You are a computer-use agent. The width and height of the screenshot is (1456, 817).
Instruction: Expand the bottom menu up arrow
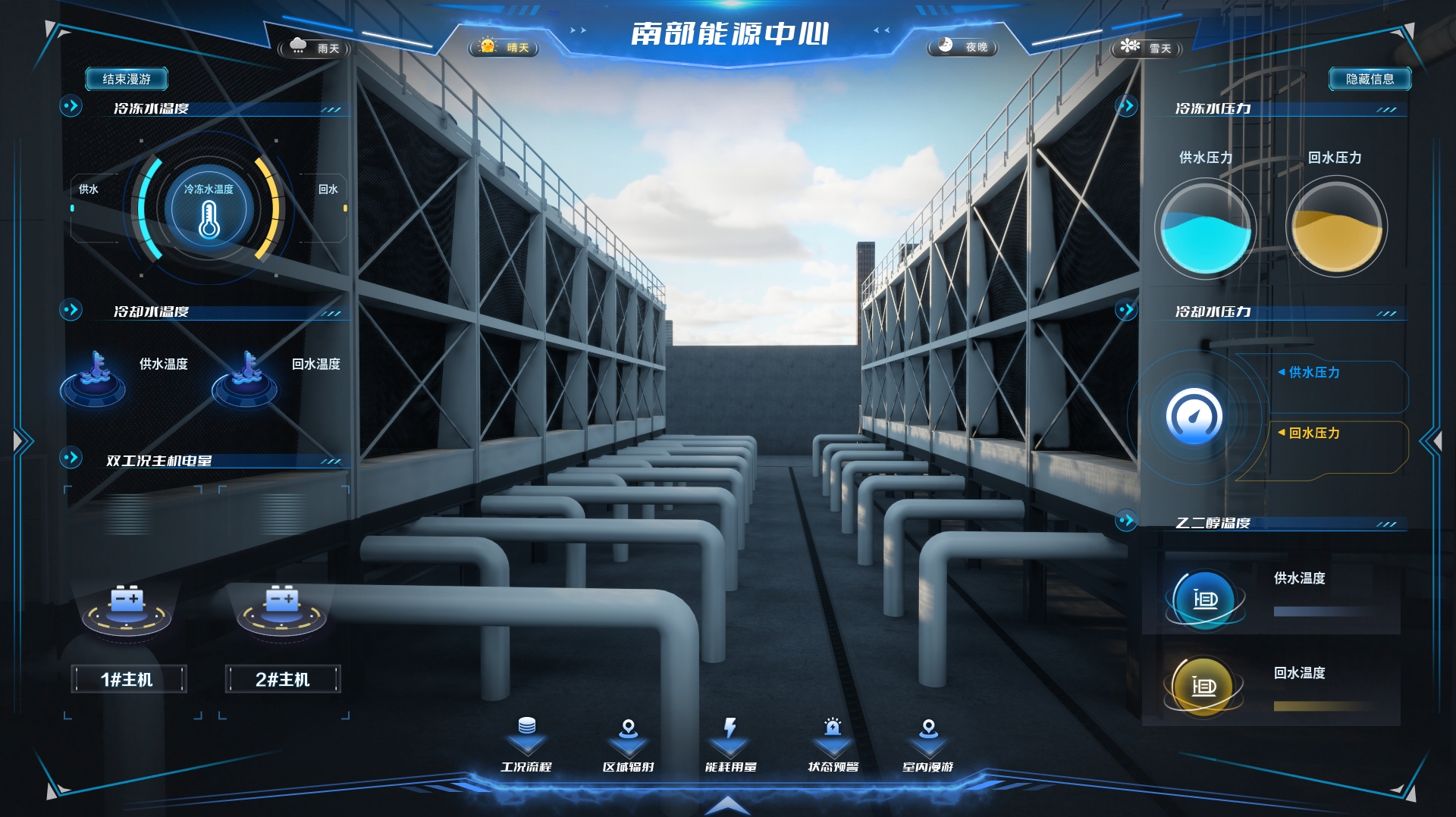coord(727,805)
